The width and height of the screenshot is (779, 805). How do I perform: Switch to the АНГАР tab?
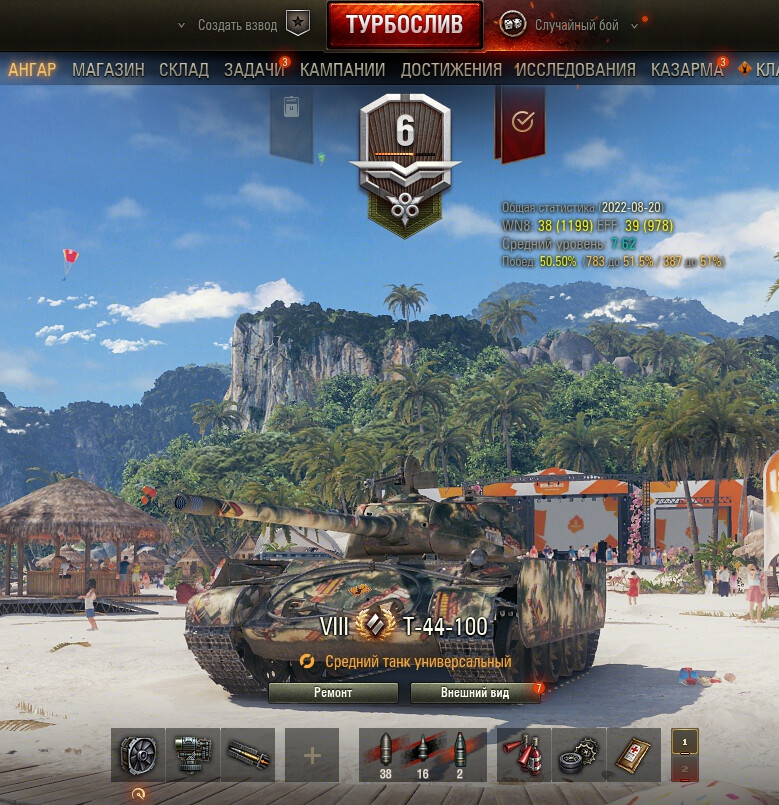click(32, 70)
